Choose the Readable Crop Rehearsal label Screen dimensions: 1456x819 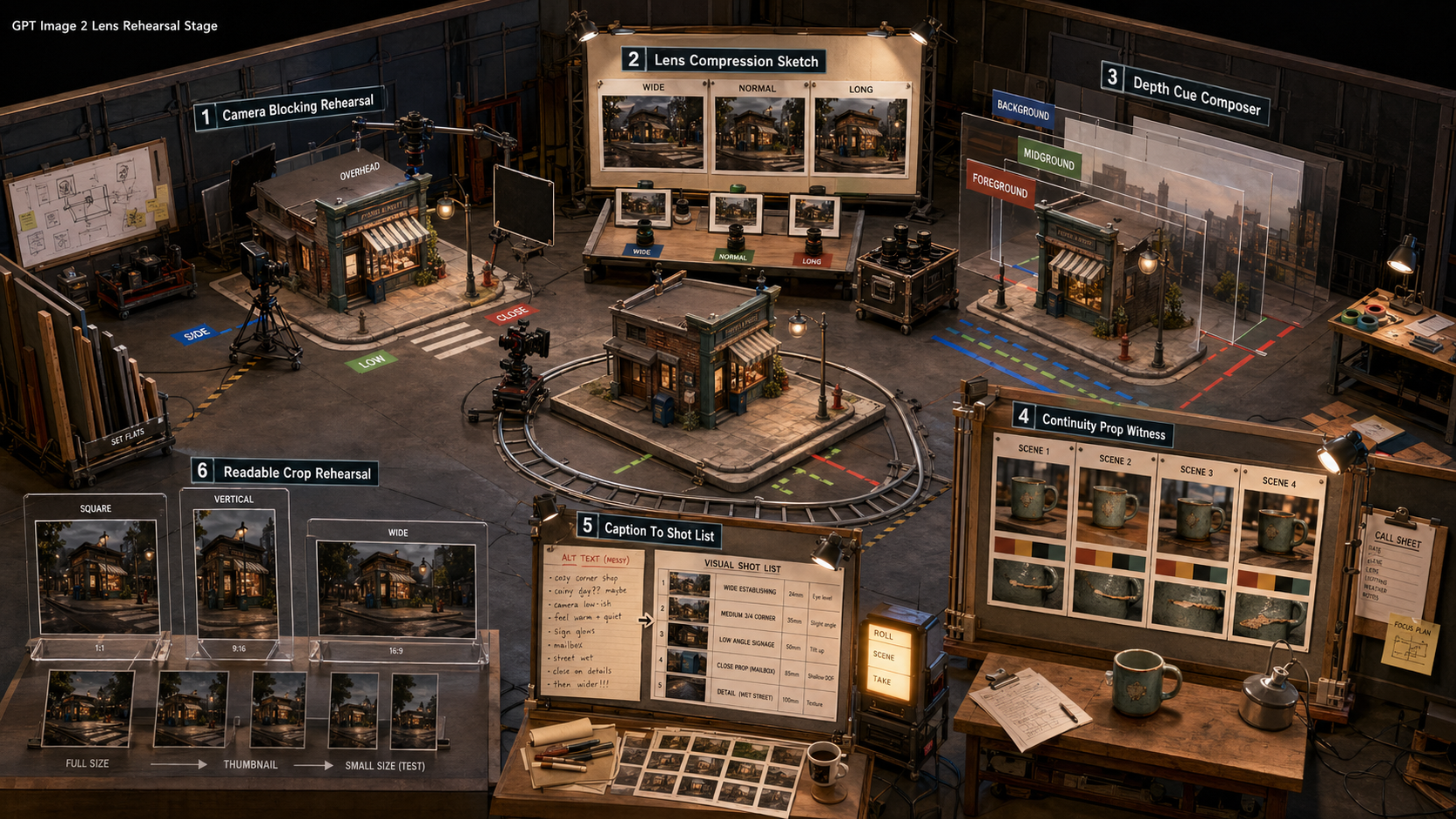tap(285, 473)
